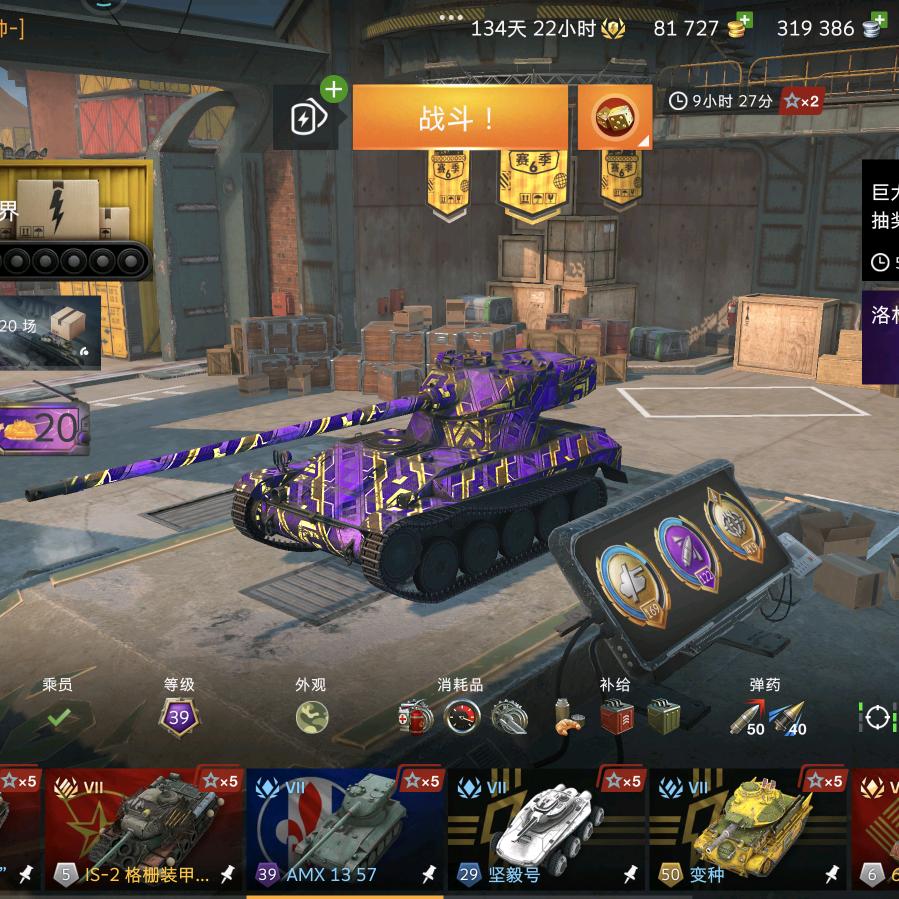Select the repair kit consumable slot
Viewport: 899px width, 899px height.
(x=416, y=716)
